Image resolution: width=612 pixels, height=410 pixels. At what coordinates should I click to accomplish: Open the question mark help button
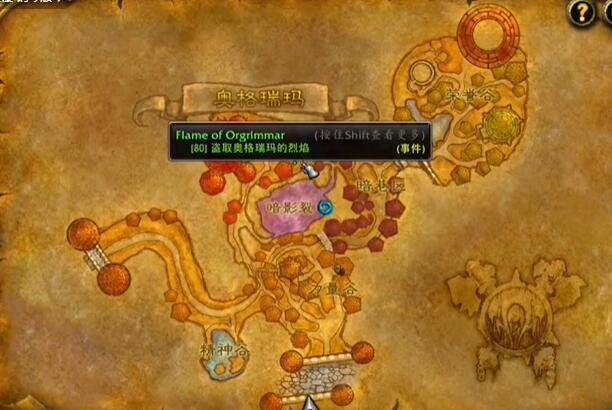(581, 12)
